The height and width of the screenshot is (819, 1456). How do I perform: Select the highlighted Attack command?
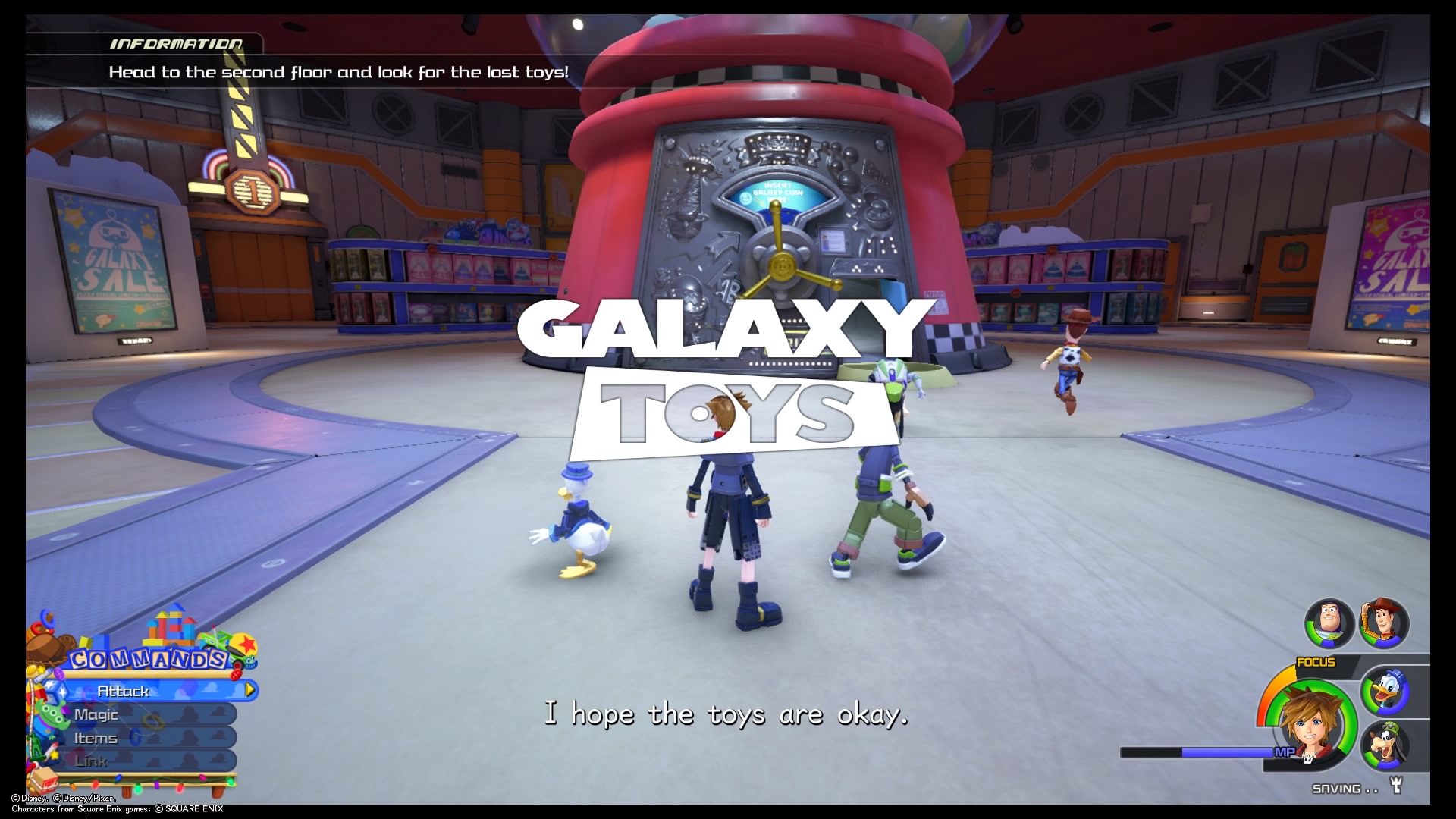[x=124, y=691]
